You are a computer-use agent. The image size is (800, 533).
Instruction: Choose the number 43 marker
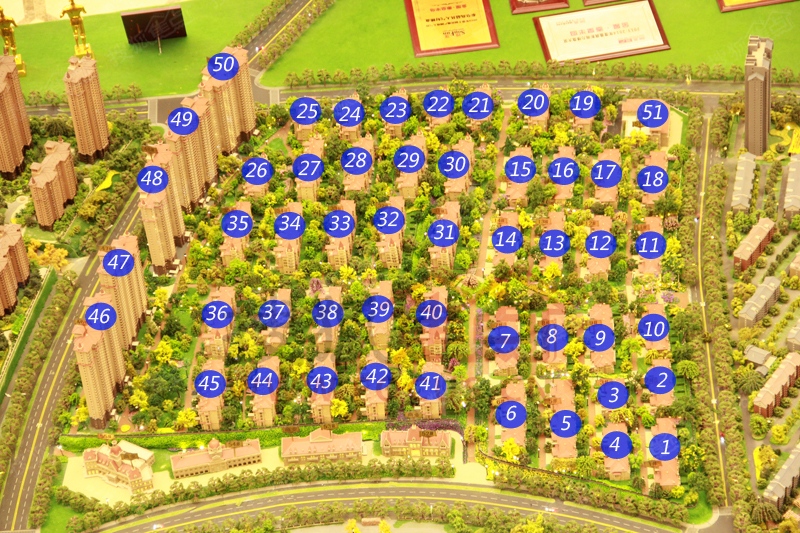point(322,380)
